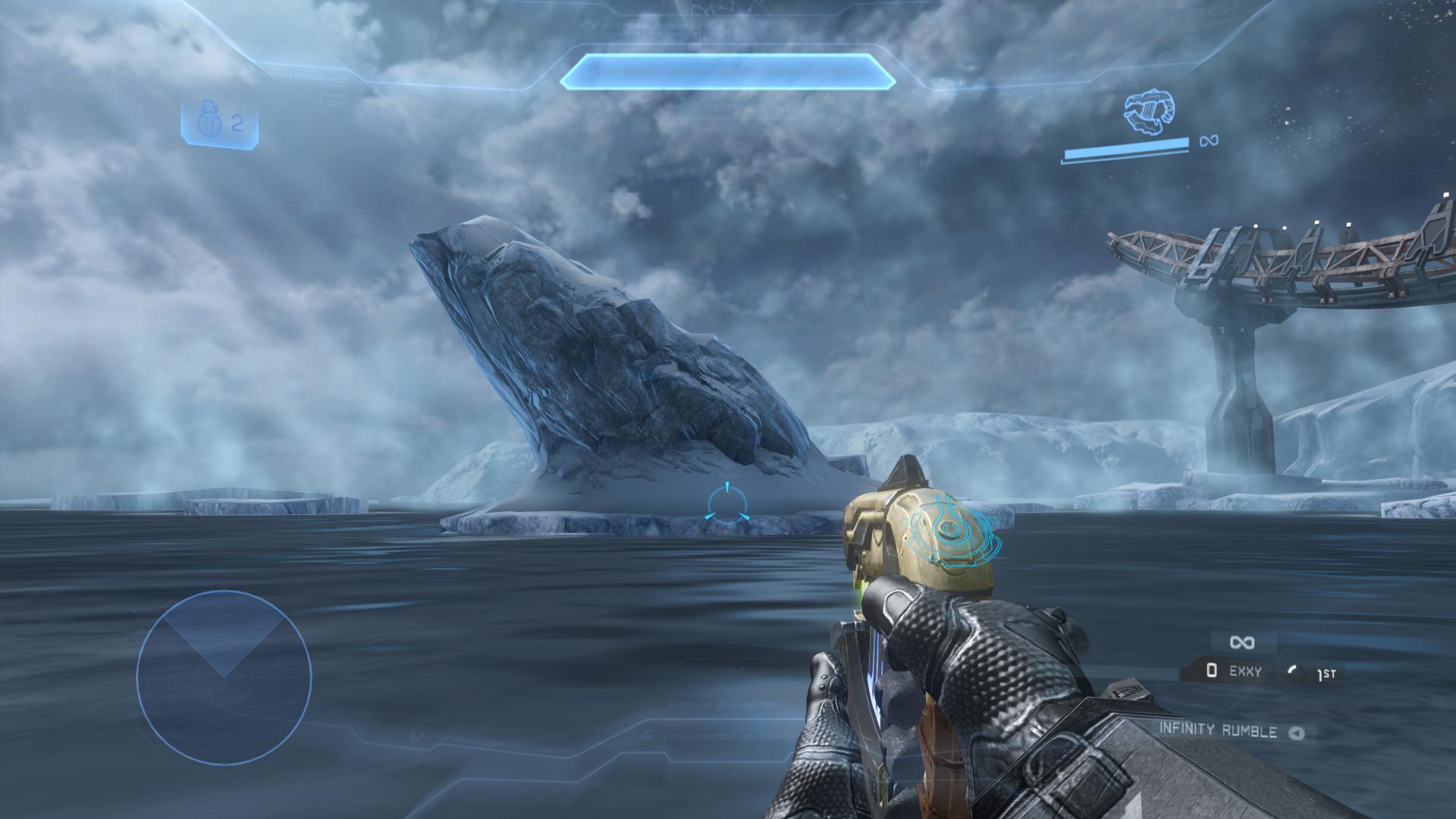Click the plasma pistol weapon icon
Image resolution: width=1456 pixels, height=819 pixels.
(x=1150, y=111)
